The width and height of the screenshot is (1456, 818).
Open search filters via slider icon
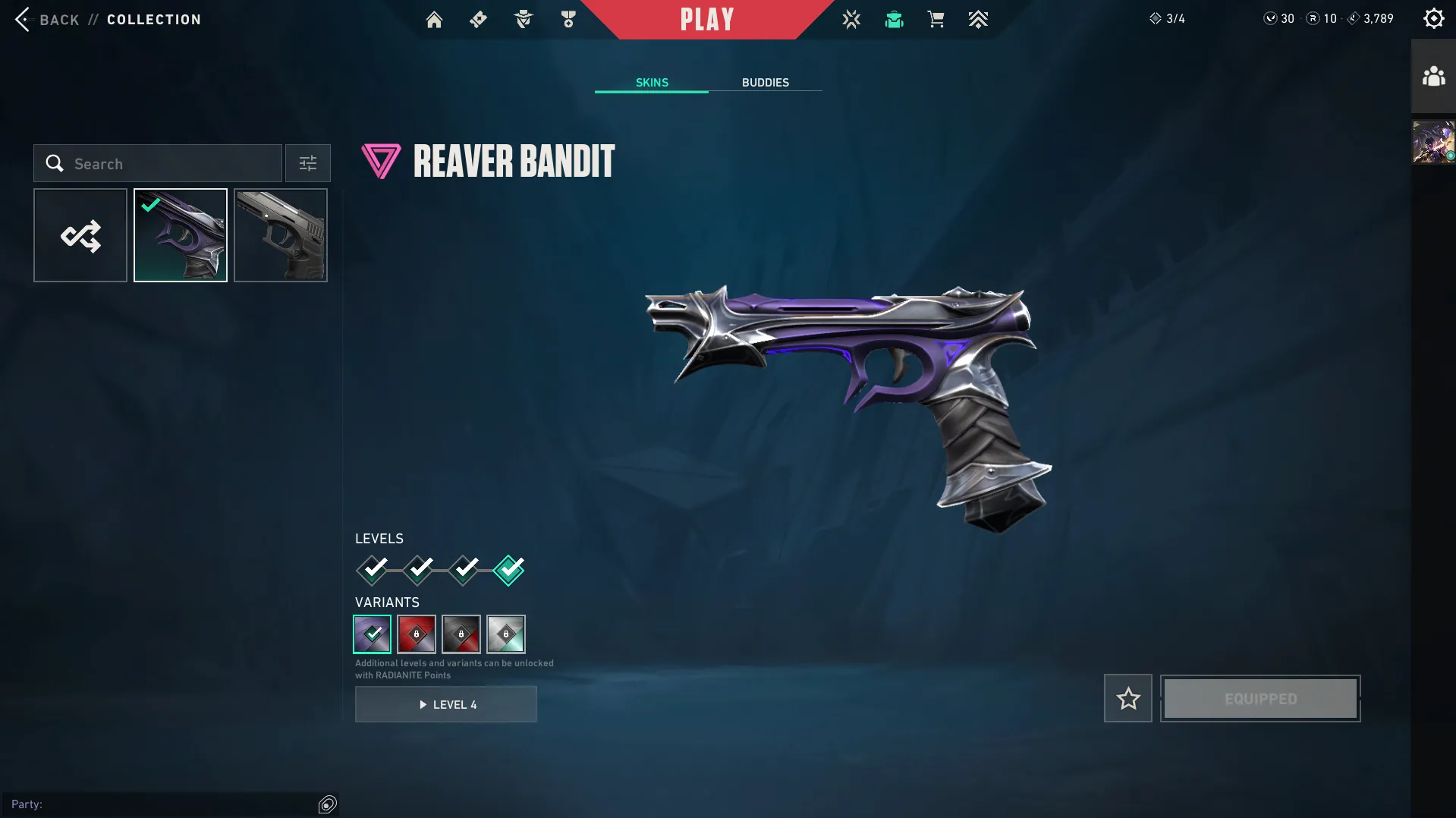coord(307,163)
